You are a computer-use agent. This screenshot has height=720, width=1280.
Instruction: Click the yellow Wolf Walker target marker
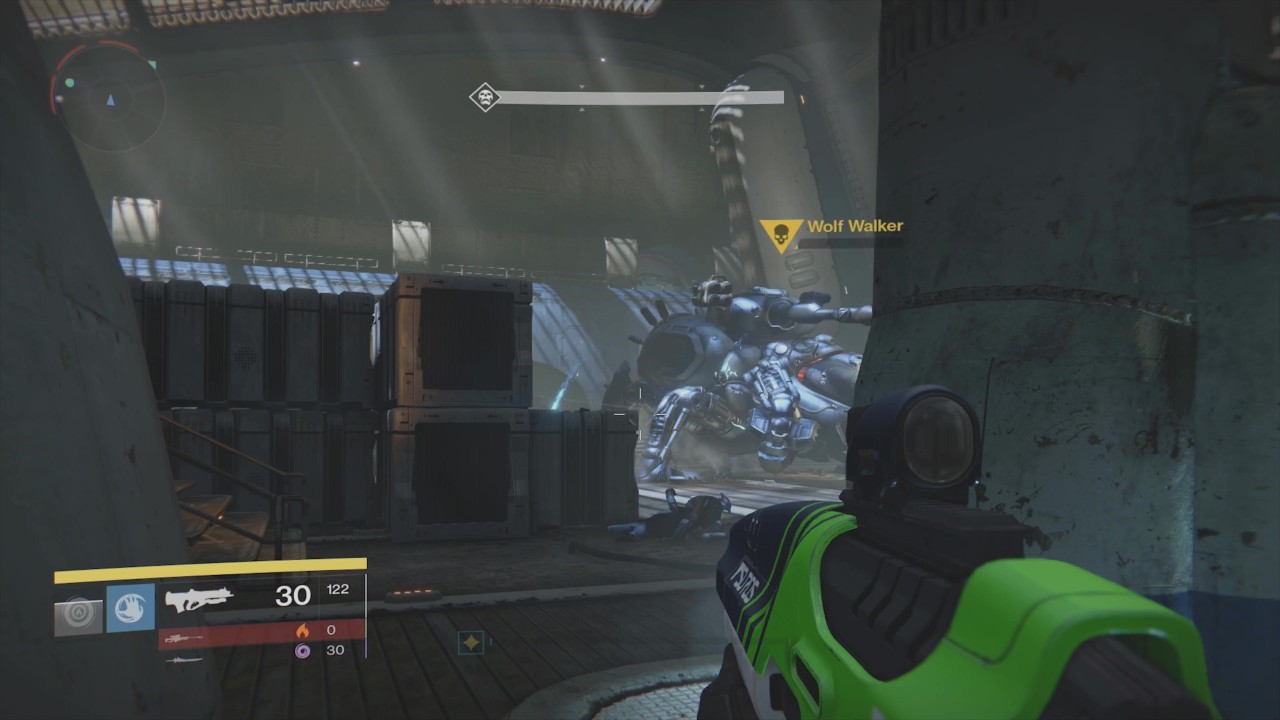tap(780, 236)
